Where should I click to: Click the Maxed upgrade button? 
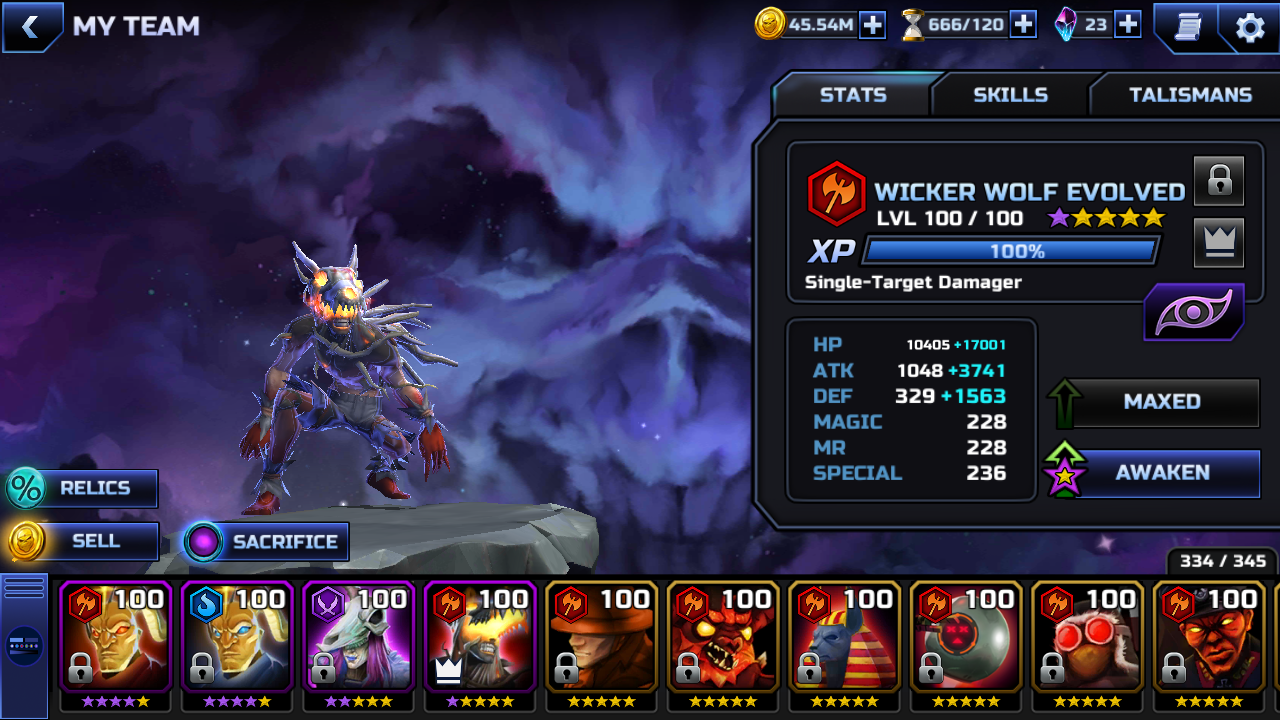click(x=1160, y=402)
